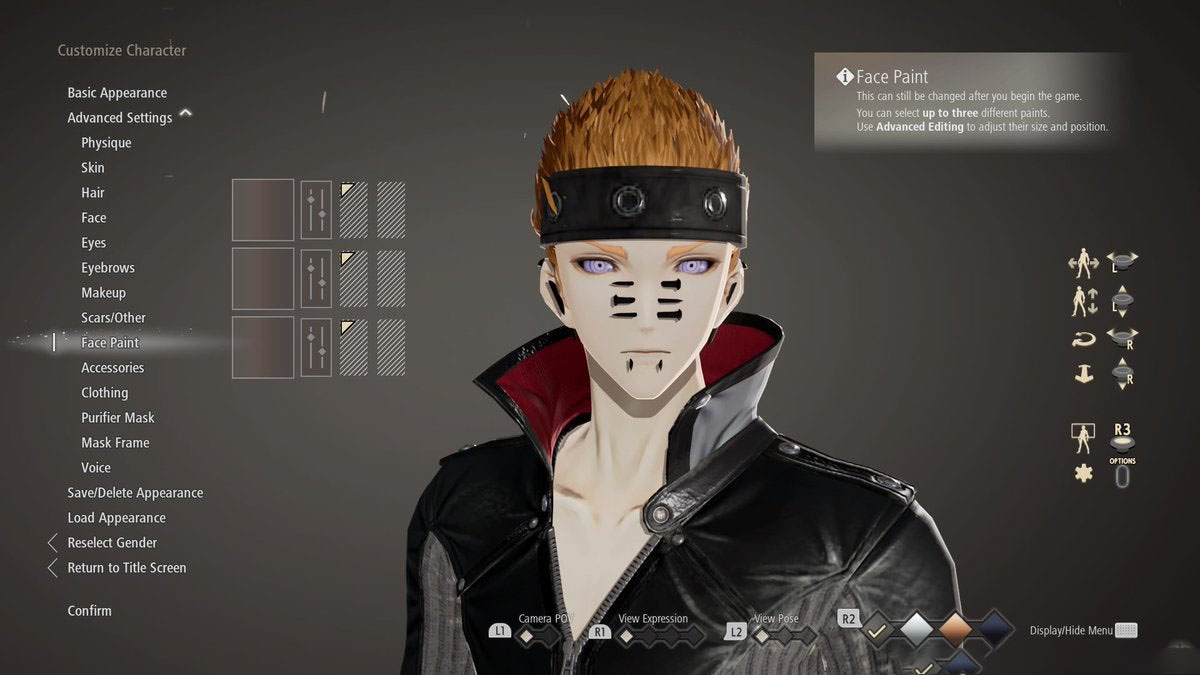Open the Skin customization entry
The image size is (1200, 675).
(93, 168)
